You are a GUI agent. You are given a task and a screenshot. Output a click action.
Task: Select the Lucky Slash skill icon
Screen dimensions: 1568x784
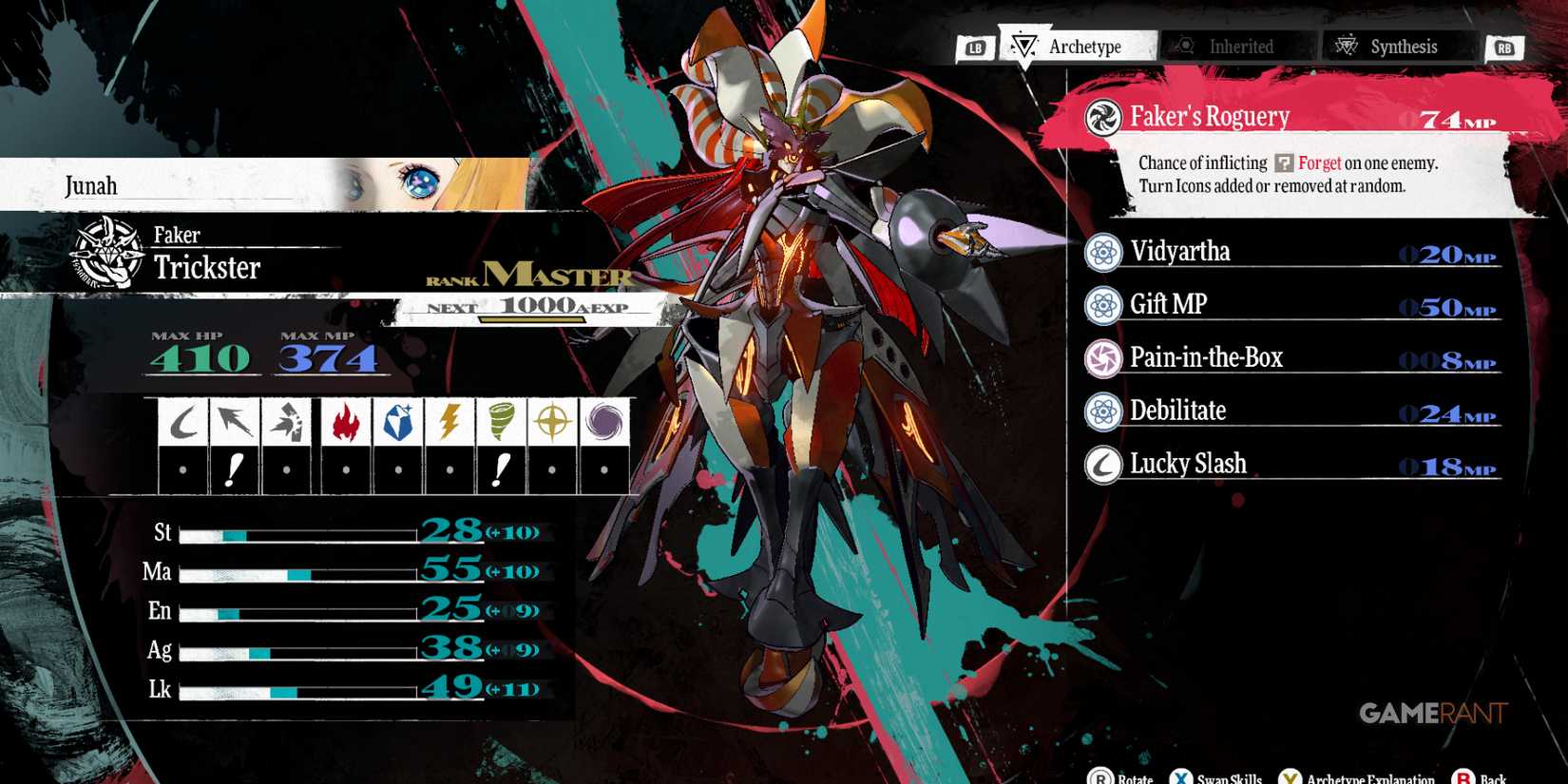1102,464
